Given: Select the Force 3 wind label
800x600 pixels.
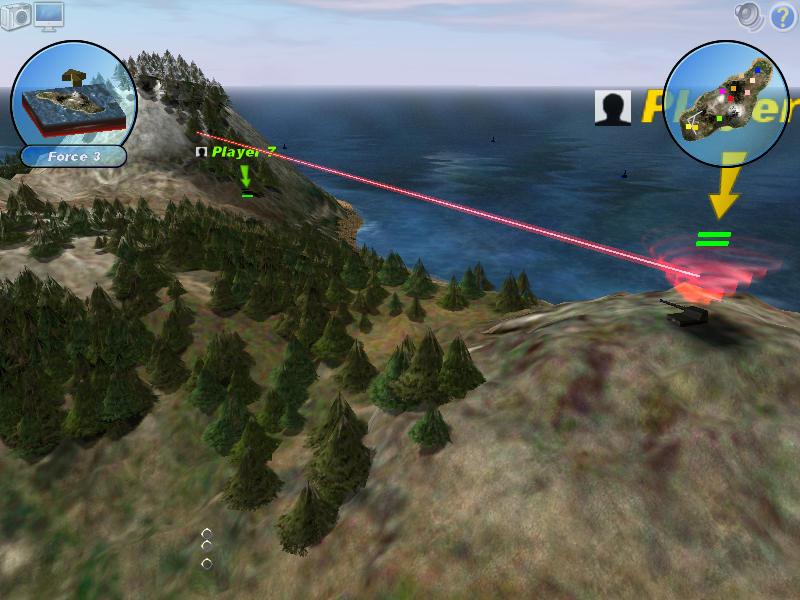Looking at the screenshot, I should (74, 156).
